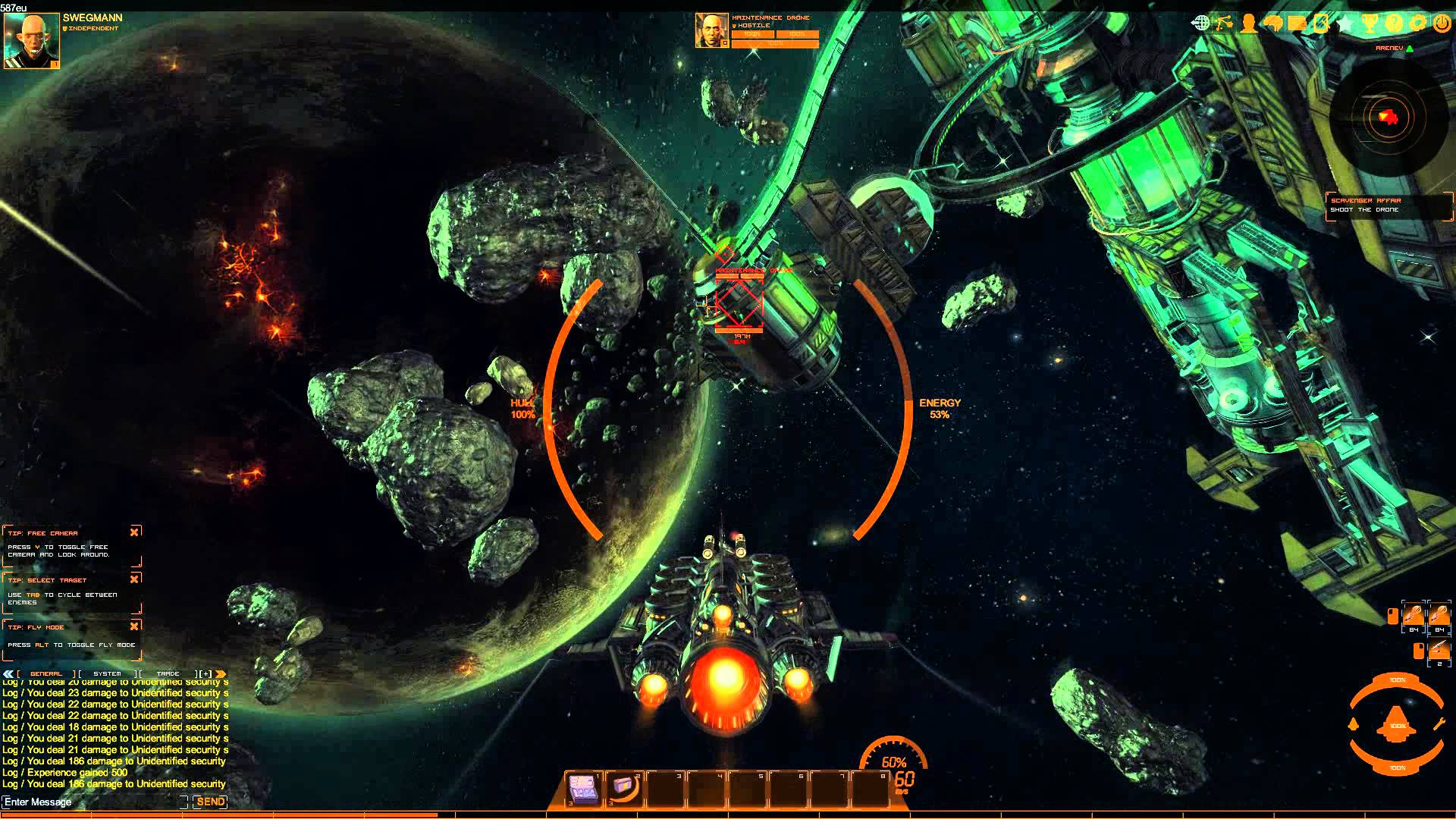Add a new chat tab with plus
The height and width of the screenshot is (819, 1456).
point(205,673)
